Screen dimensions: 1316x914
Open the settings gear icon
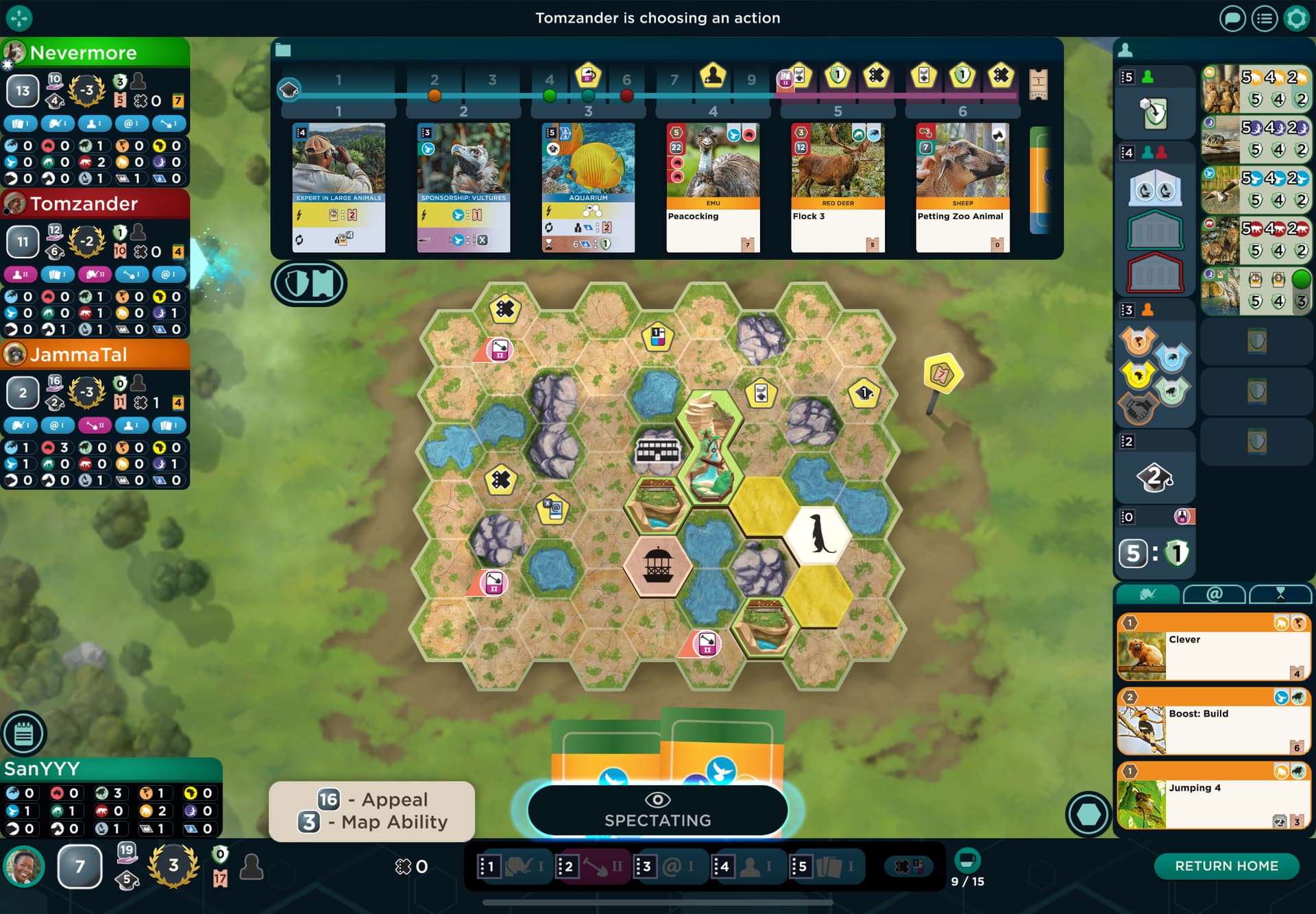1296,18
